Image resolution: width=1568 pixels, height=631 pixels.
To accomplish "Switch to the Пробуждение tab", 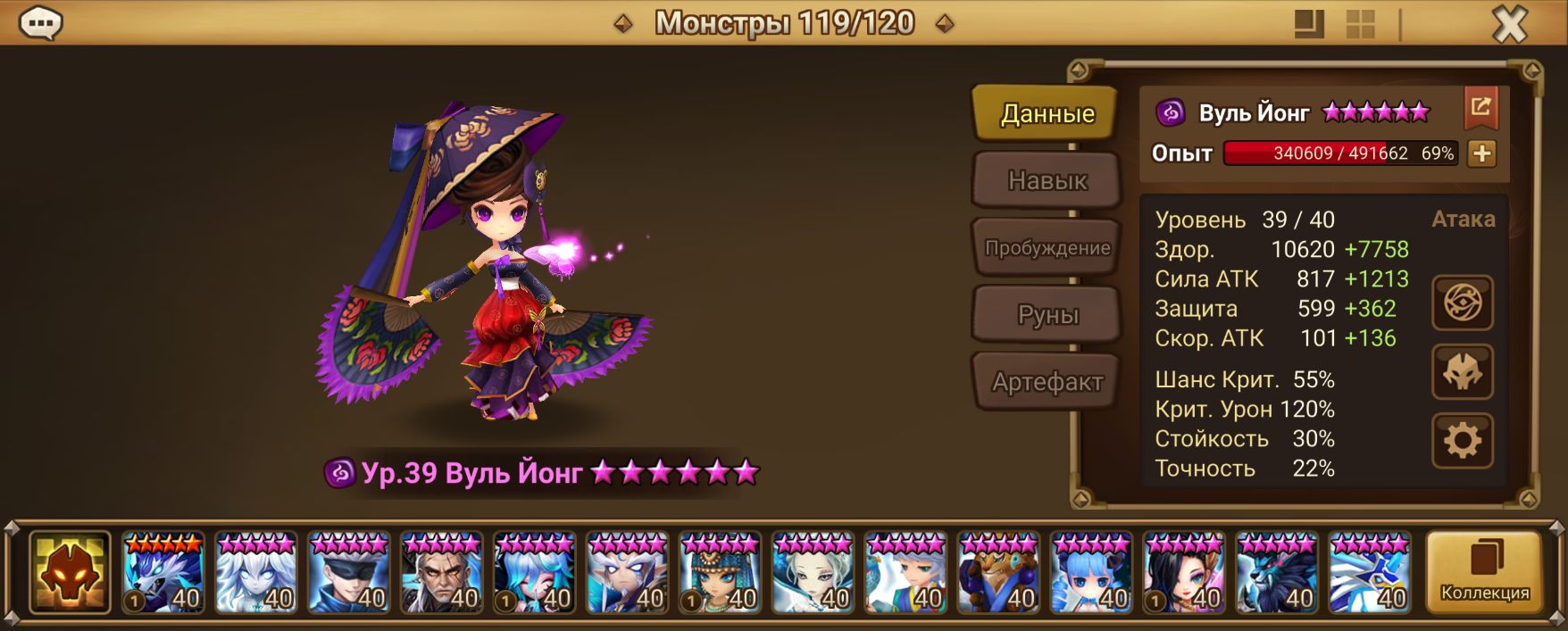I will [x=1047, y=247].
